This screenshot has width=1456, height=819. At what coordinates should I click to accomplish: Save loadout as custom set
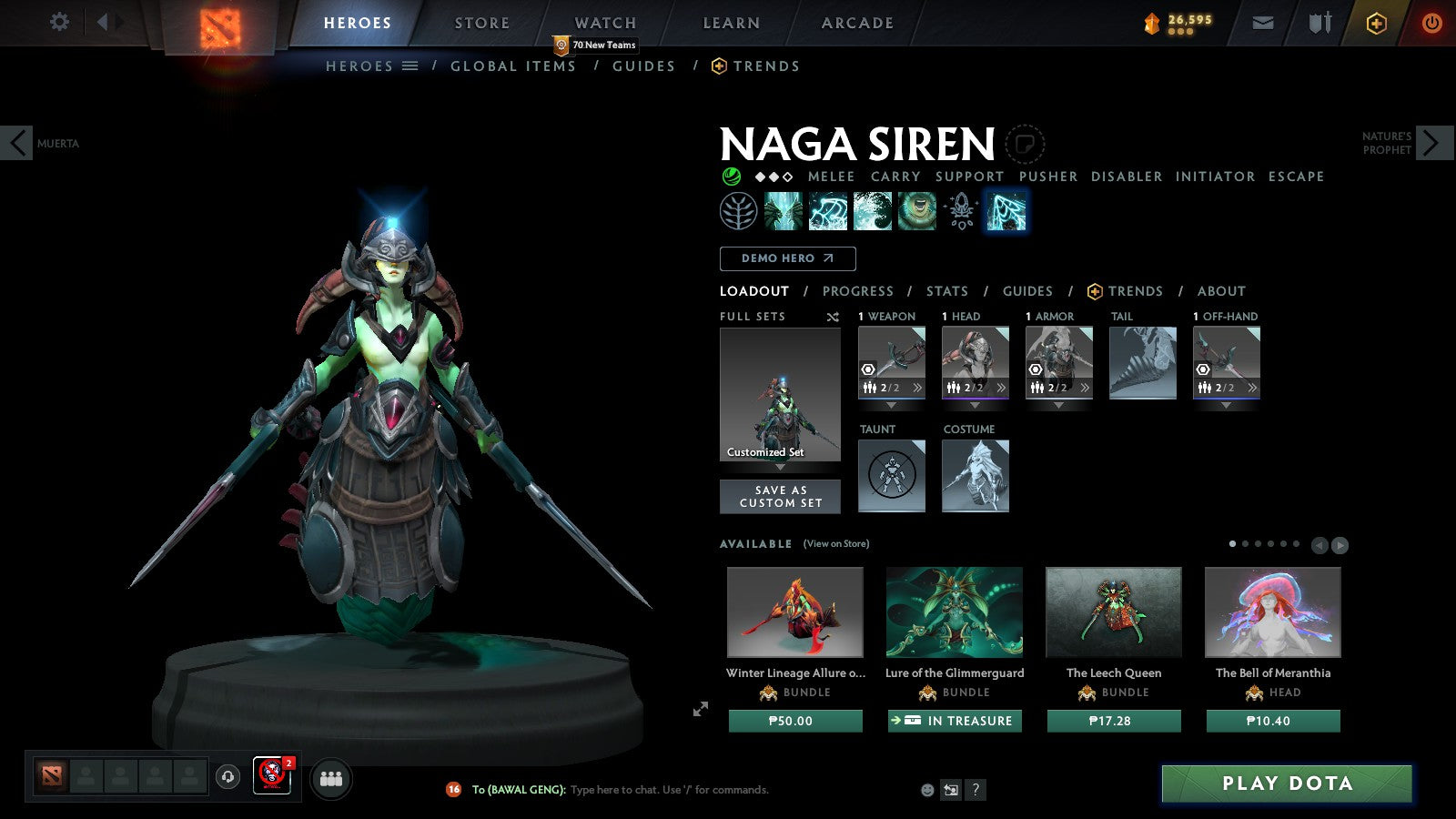(x=780, y=497)
